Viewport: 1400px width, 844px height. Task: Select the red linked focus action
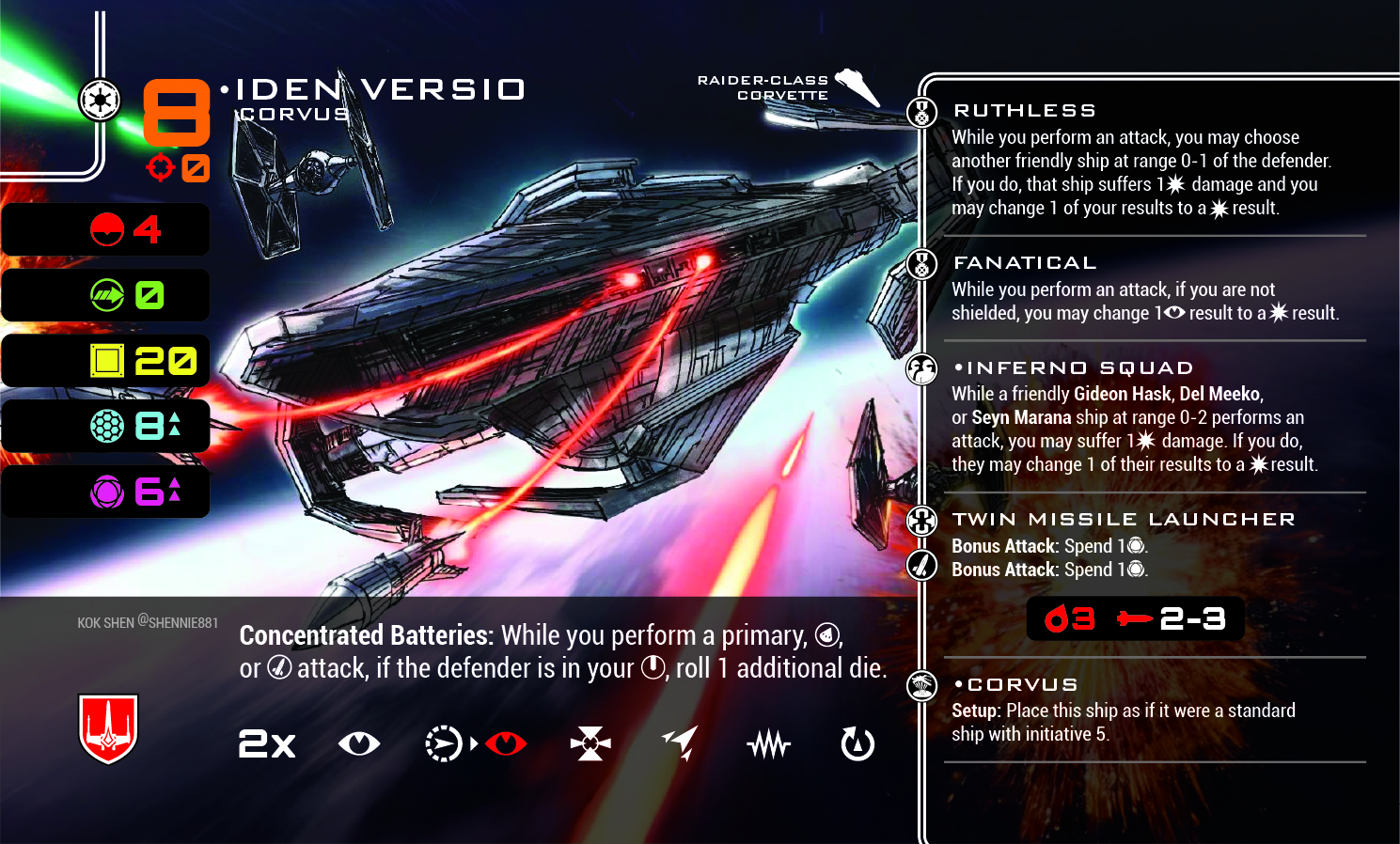point(506,744)
